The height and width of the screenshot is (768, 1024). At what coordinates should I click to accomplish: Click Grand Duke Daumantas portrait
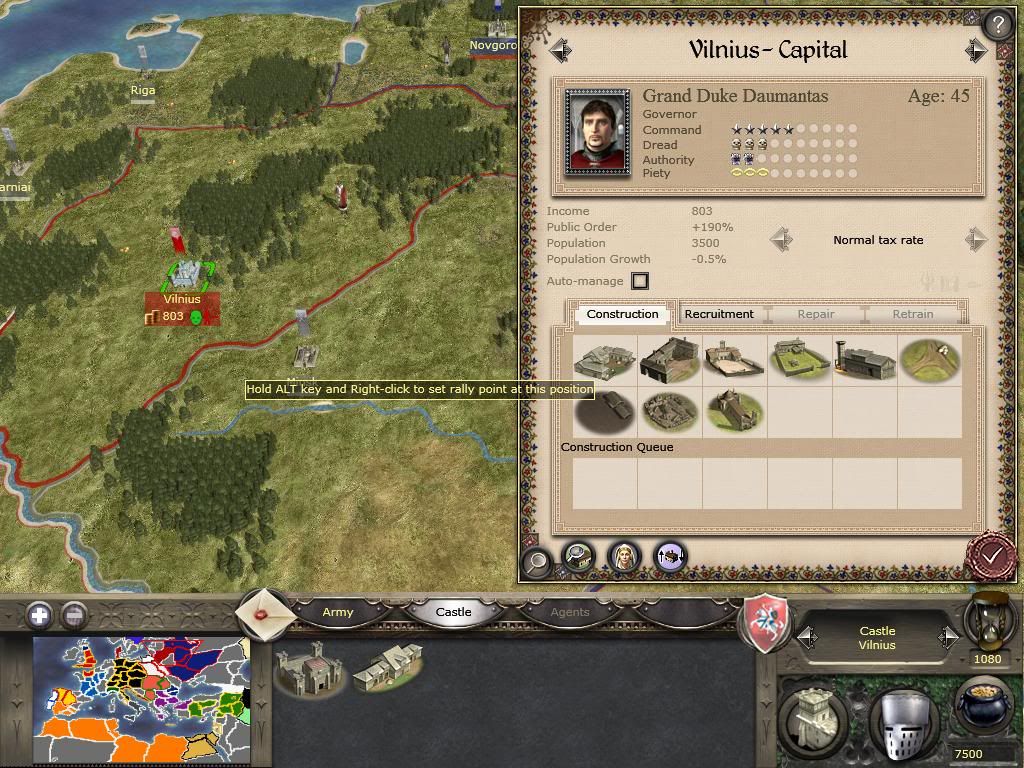pyautogui.click(x=597, y=132)
